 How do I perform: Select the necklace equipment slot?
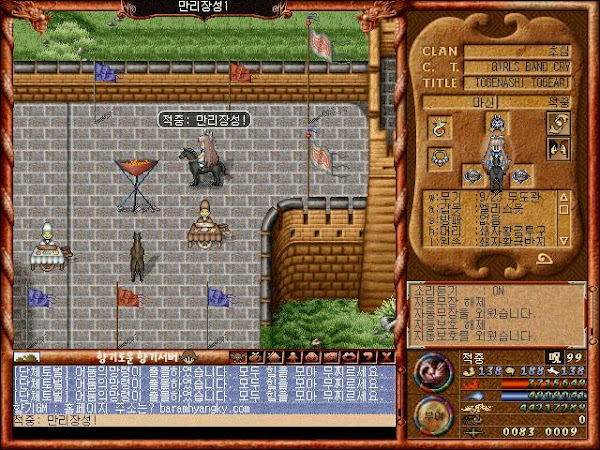tap(439, 127)
